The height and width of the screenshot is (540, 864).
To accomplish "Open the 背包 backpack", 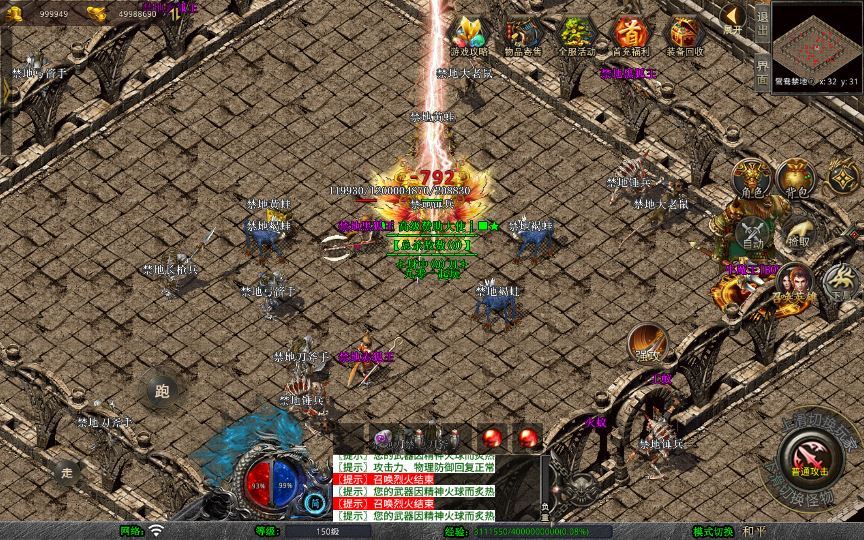I will pyautogui.click(x=797, y=178).
